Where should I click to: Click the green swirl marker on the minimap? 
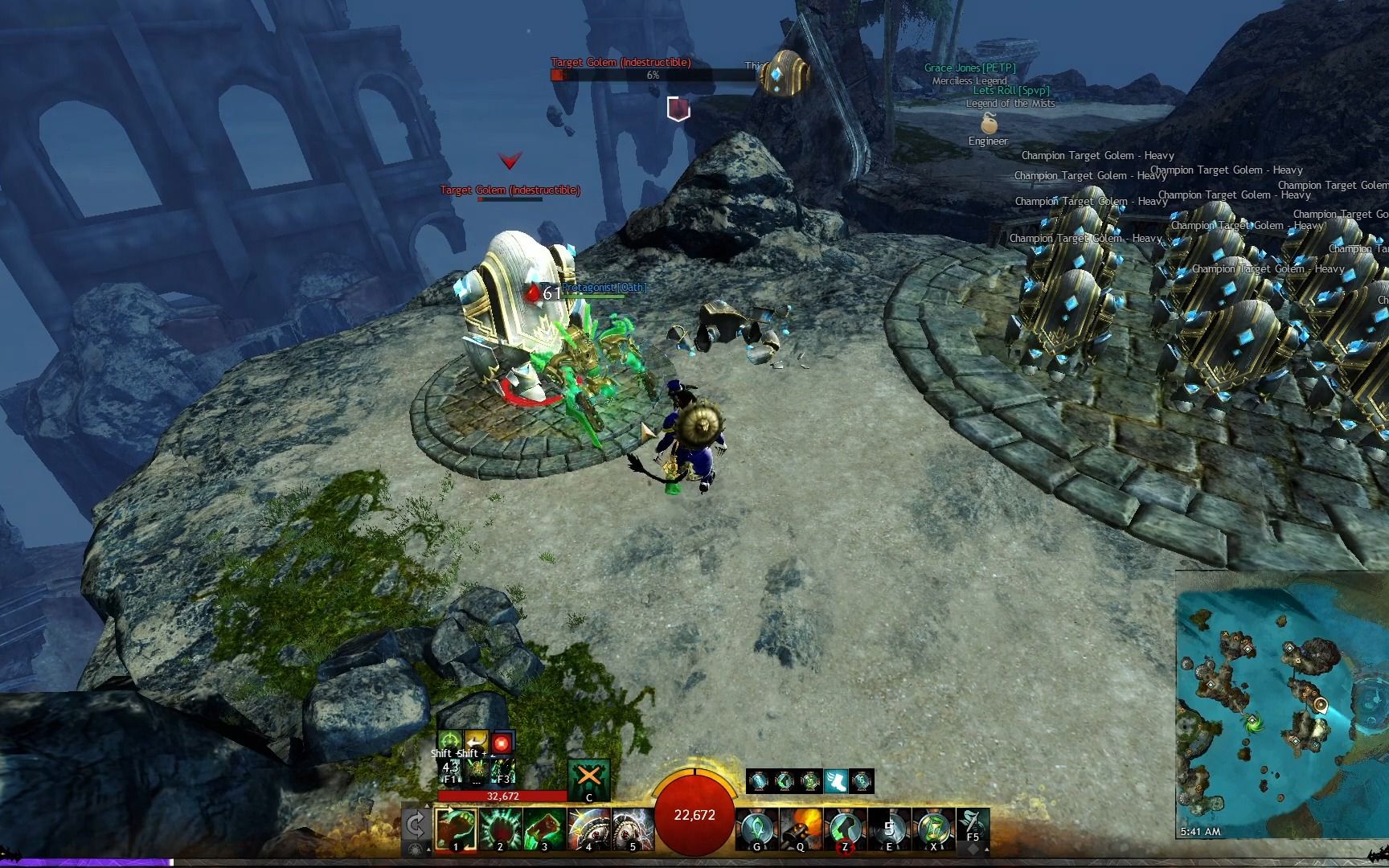[x=1253, y=720]
